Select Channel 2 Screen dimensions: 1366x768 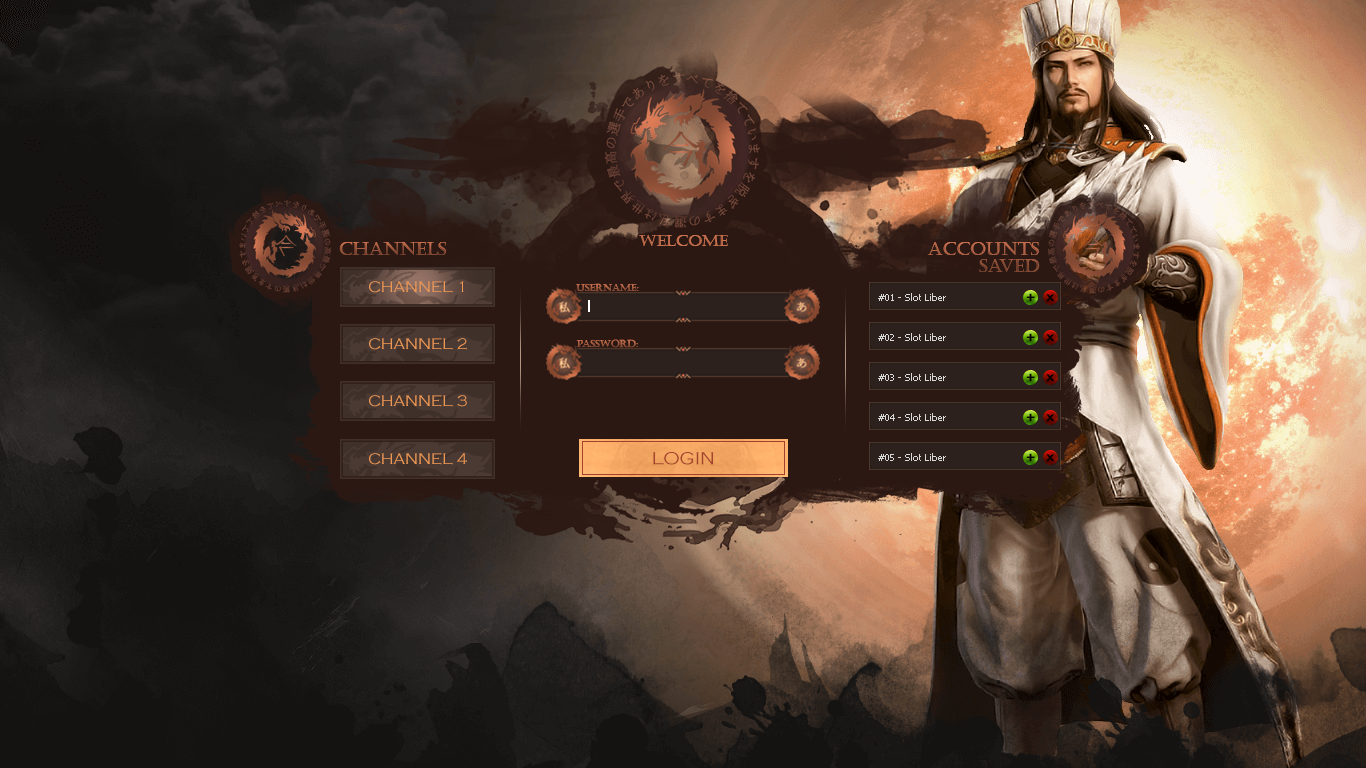[417, 343]
